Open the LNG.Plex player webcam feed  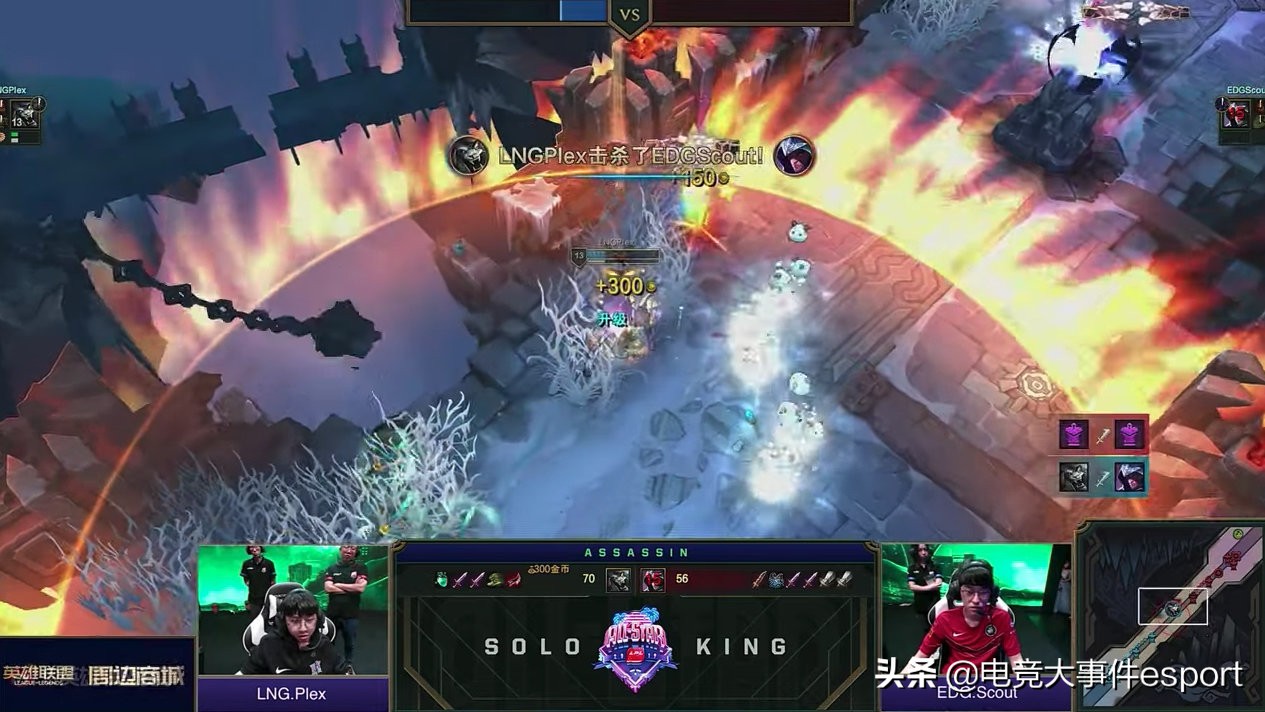(293, 610)
